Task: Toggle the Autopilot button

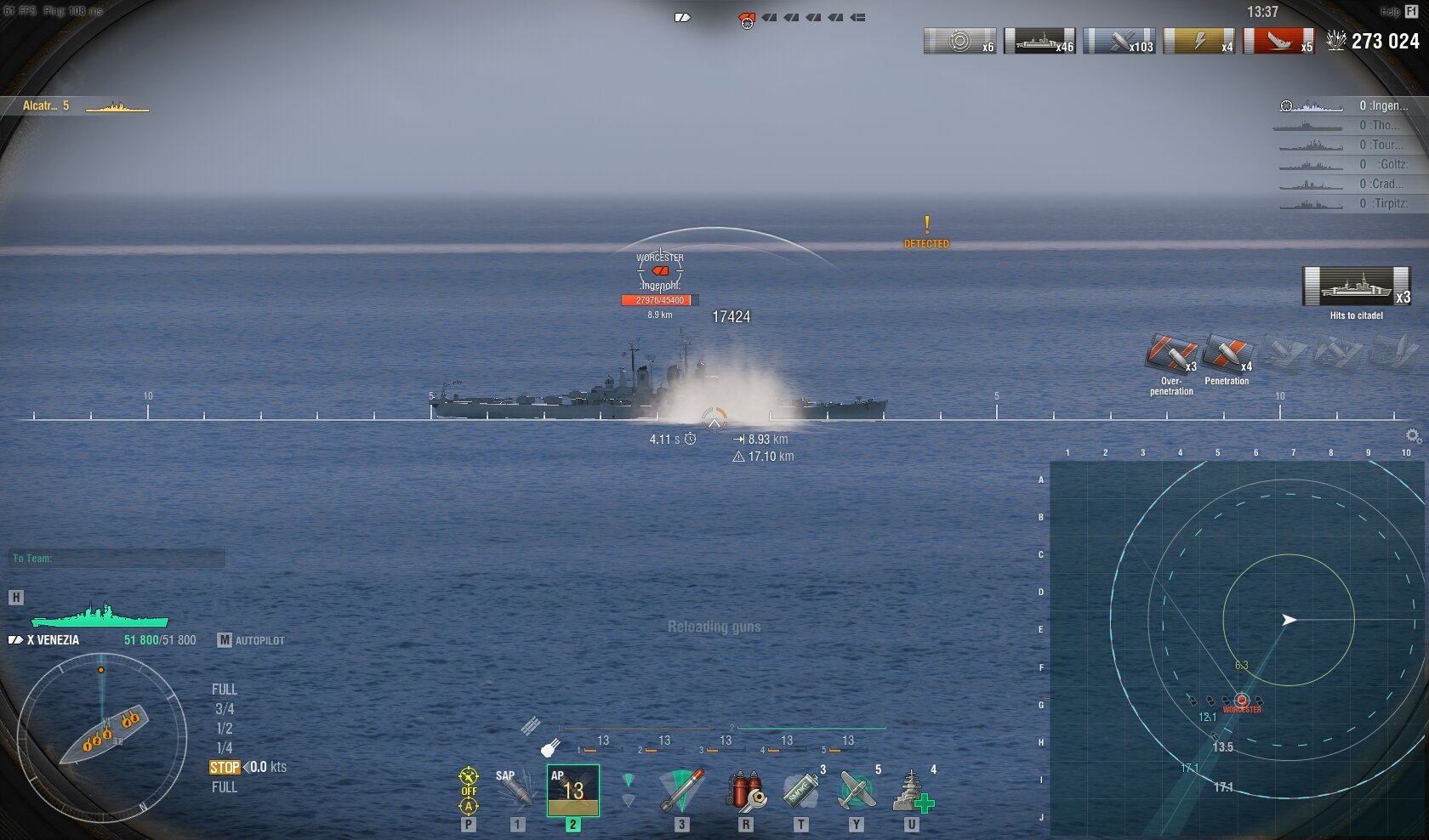Action: [x=251, y=640]
